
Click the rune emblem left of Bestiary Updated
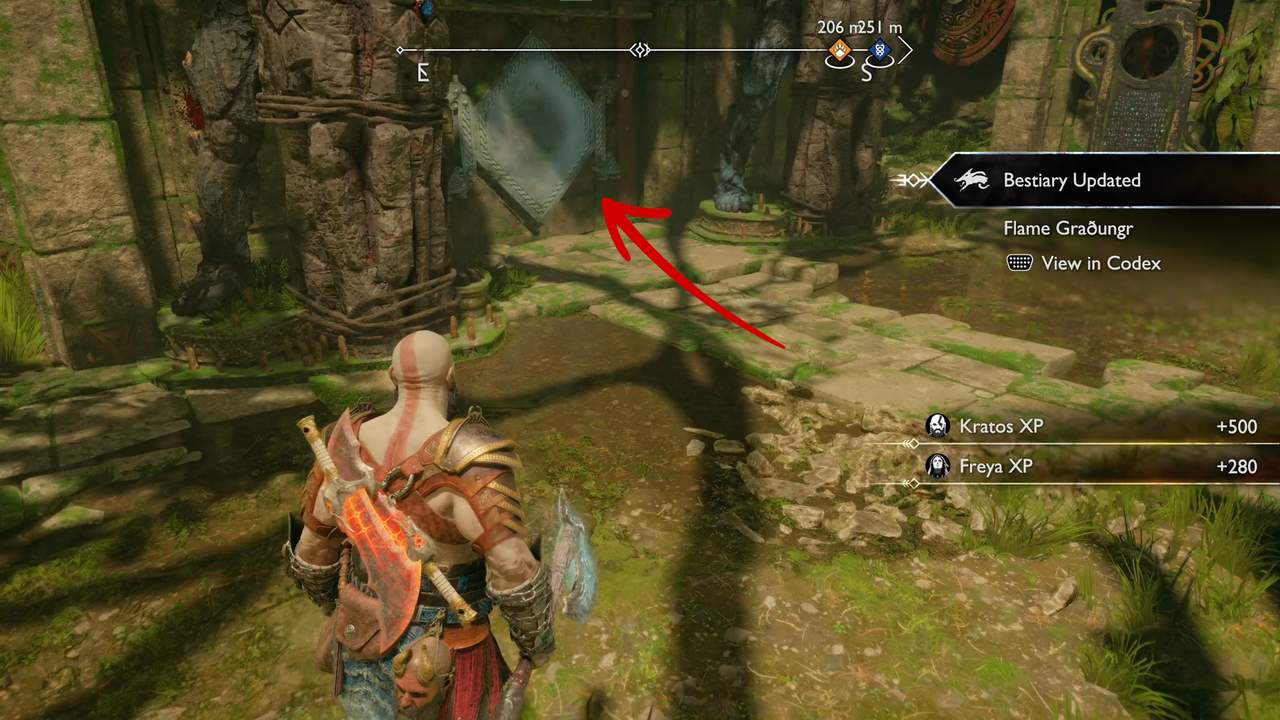point(911,180)
